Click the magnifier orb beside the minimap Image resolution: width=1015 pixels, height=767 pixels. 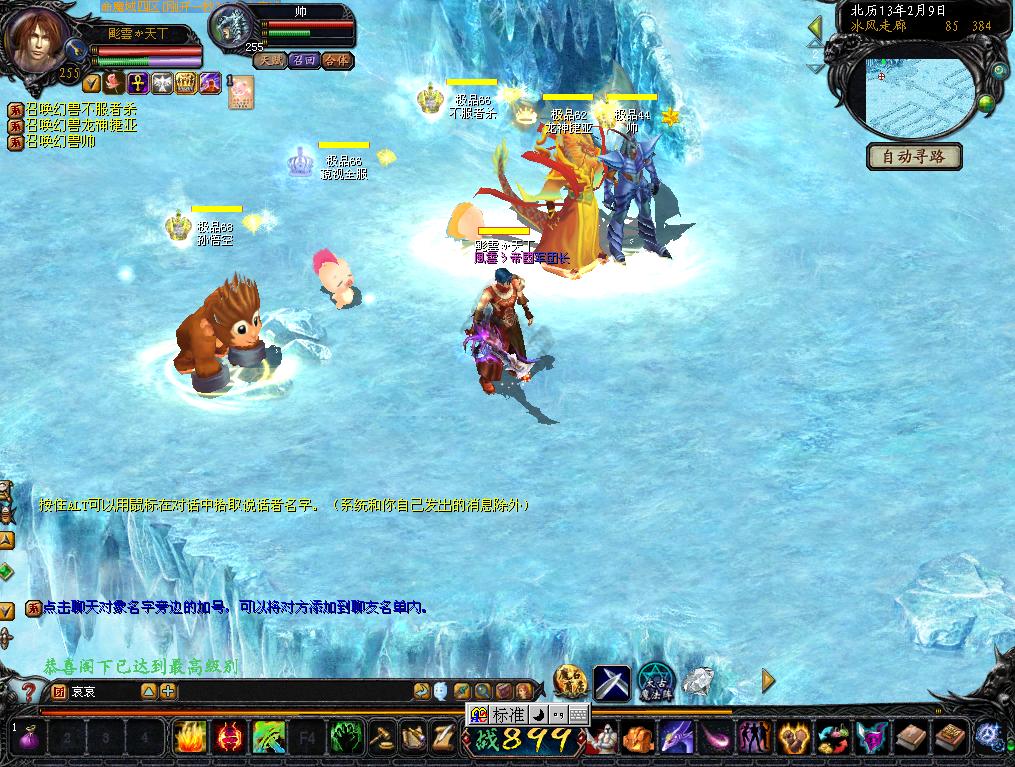coord(999,70)
